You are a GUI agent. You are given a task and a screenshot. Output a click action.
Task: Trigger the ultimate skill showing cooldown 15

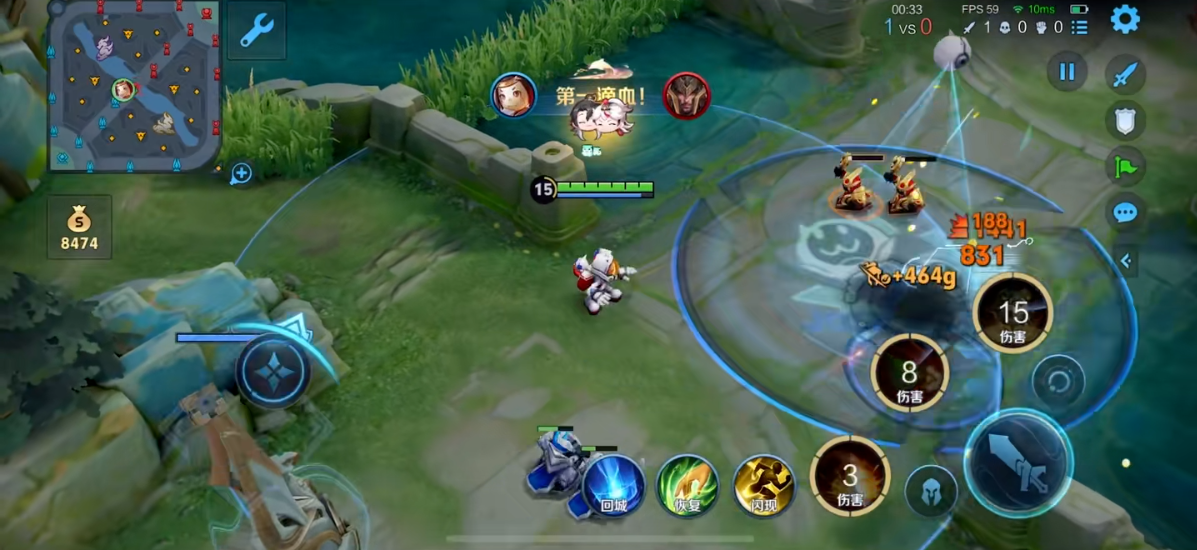point(1013,314)
